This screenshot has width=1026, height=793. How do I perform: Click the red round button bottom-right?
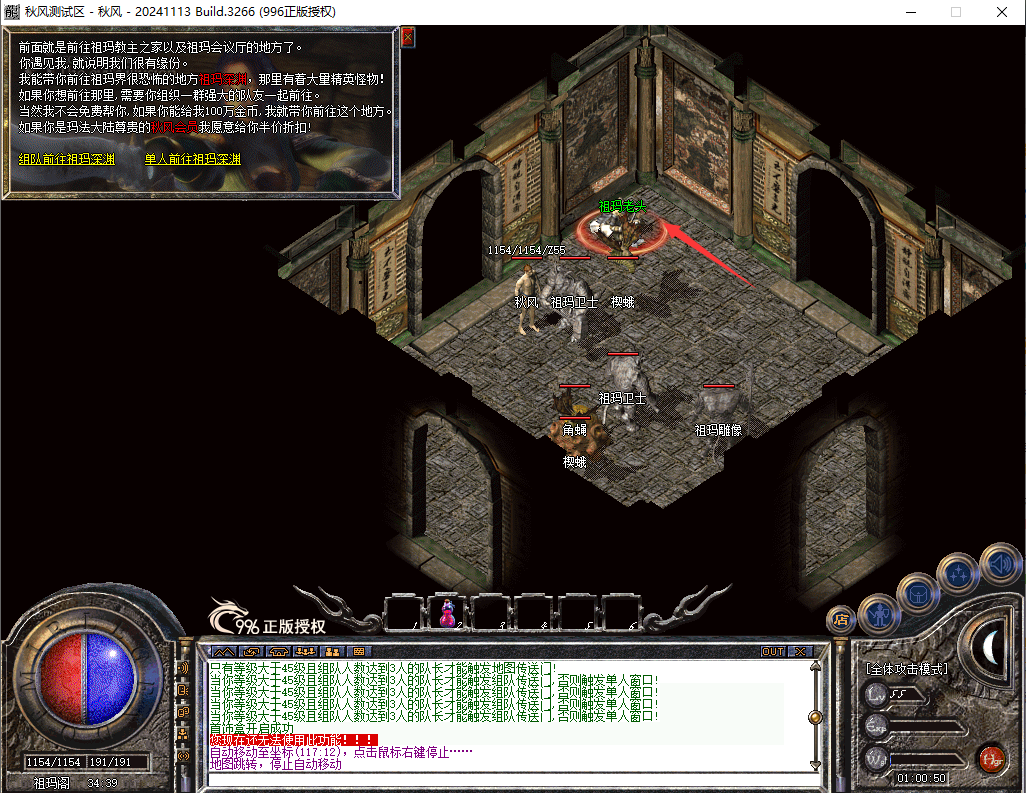[991, 757]
